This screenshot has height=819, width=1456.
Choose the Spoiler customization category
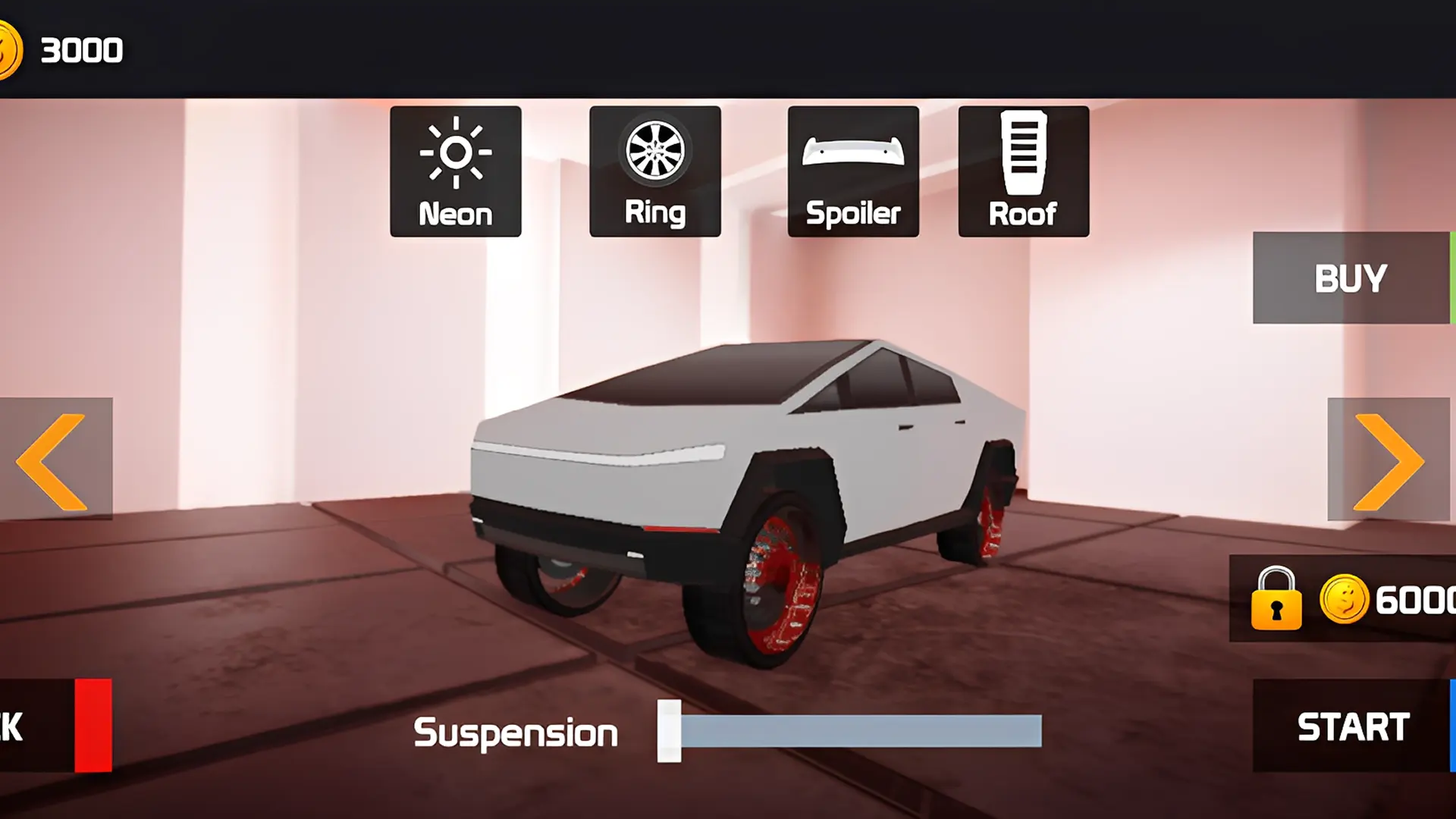[853, 171]
